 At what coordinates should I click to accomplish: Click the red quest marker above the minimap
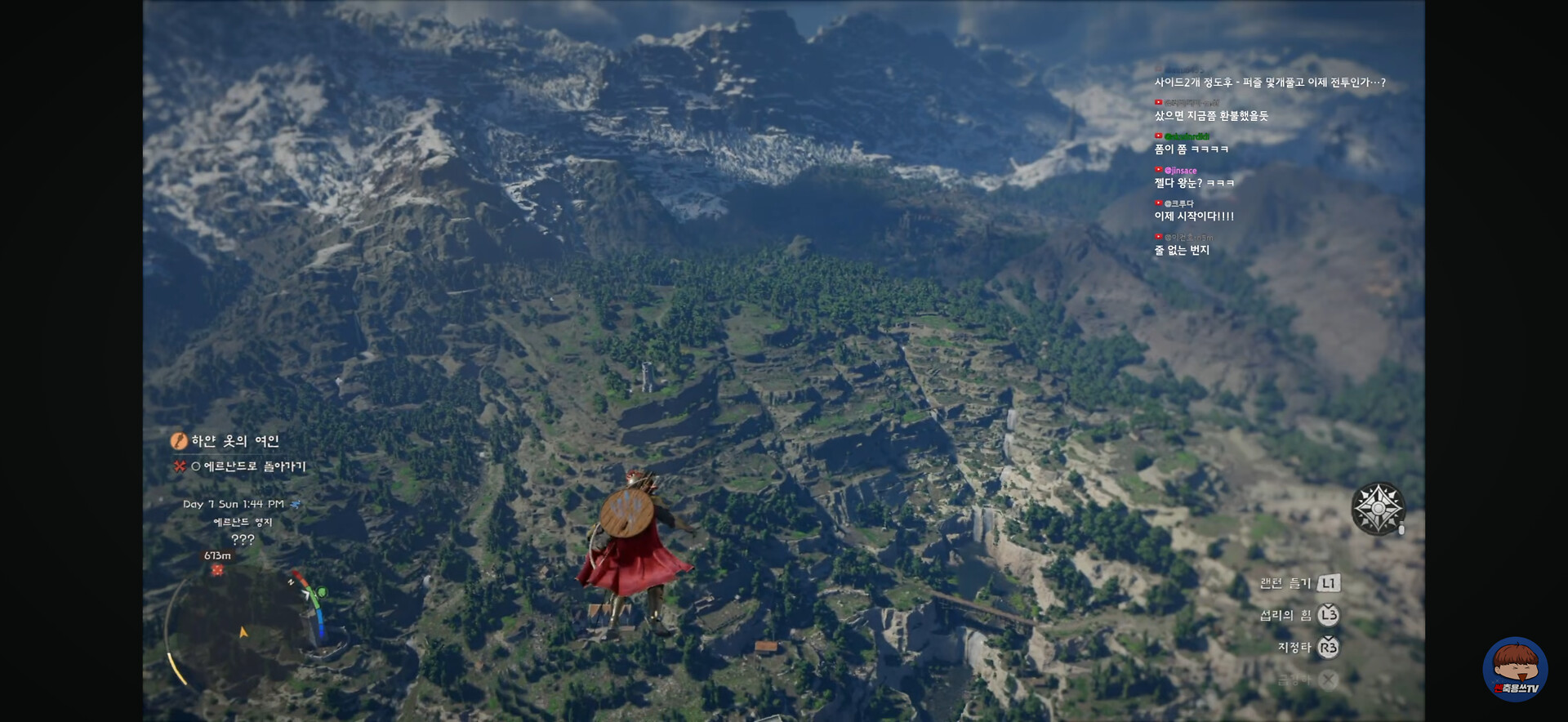pyautogui.click(x=217, y=570)
